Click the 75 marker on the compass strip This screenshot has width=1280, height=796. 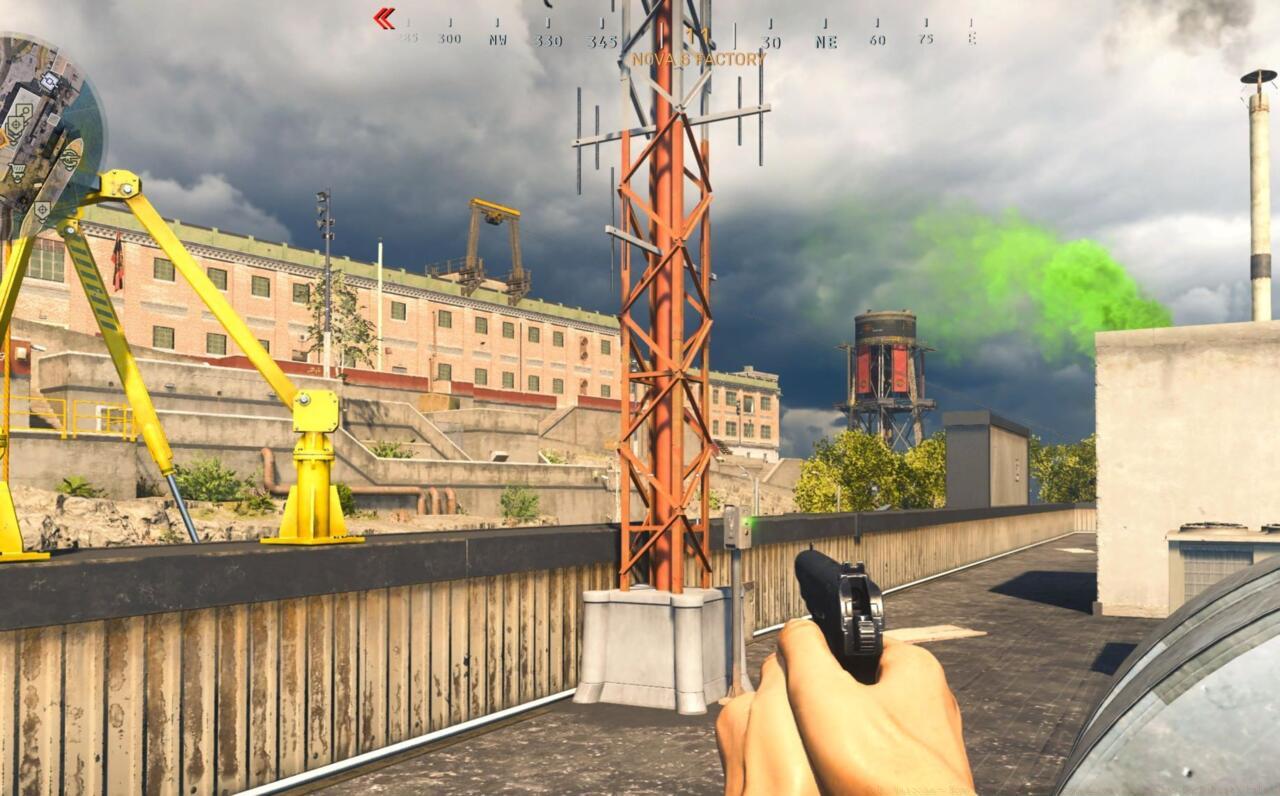(928, 41)
